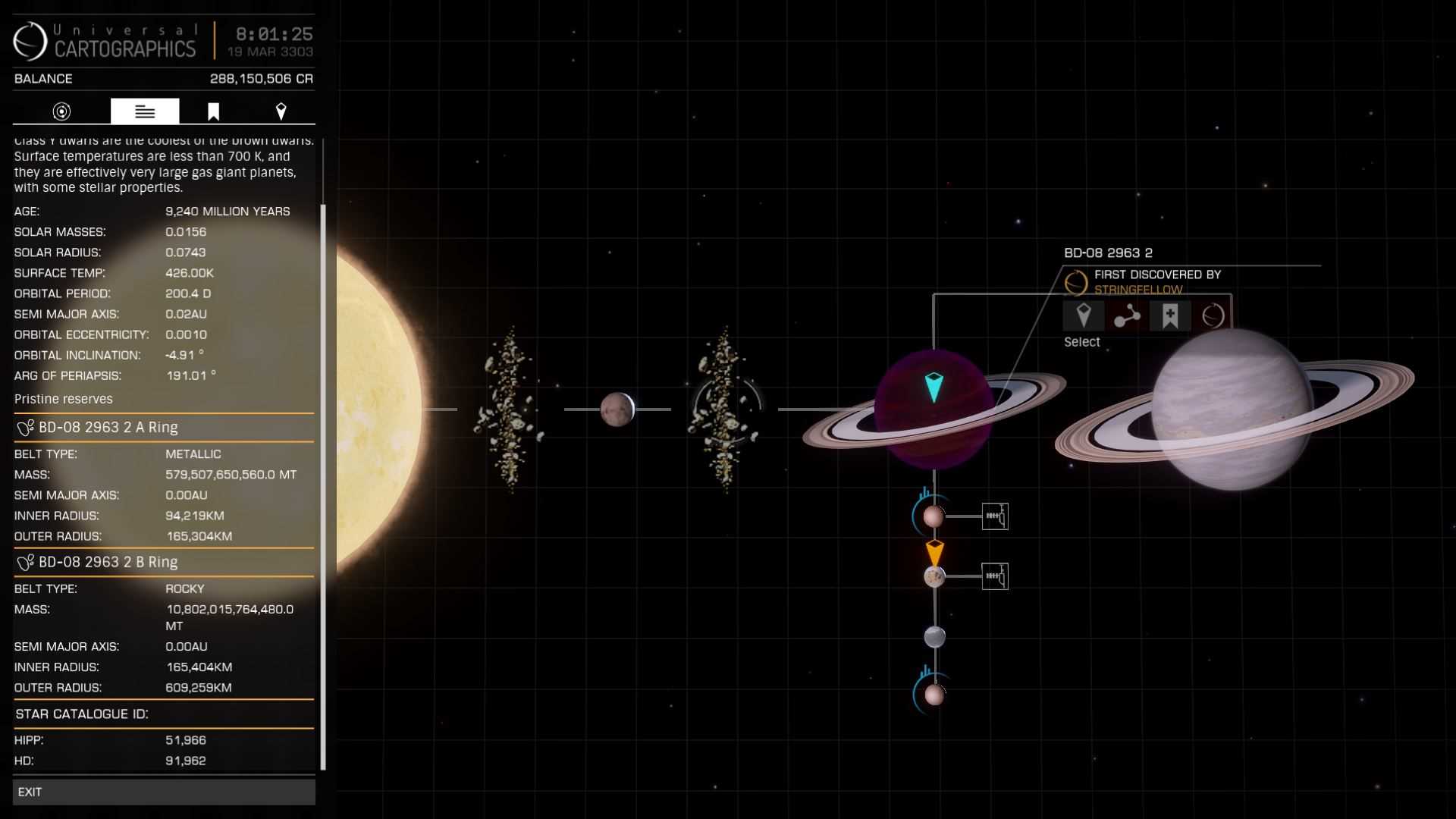The width and height of the screenshot is (1456, 819).
Task: Exit the Universal Cartographics system map
Action: (x=163, y=792)
